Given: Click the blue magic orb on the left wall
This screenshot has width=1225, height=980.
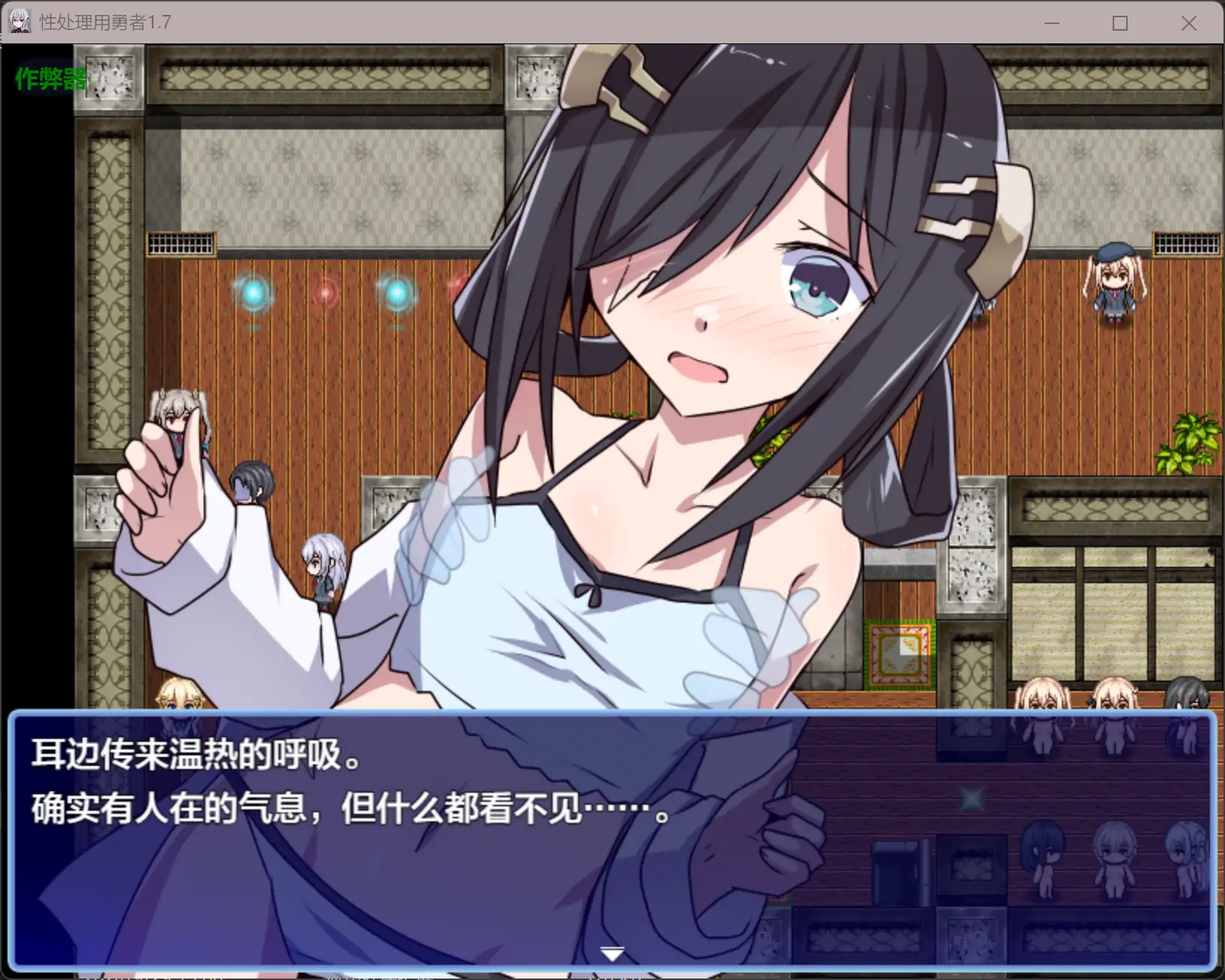Looking at the screenshot, I should [x=253, y=292].
